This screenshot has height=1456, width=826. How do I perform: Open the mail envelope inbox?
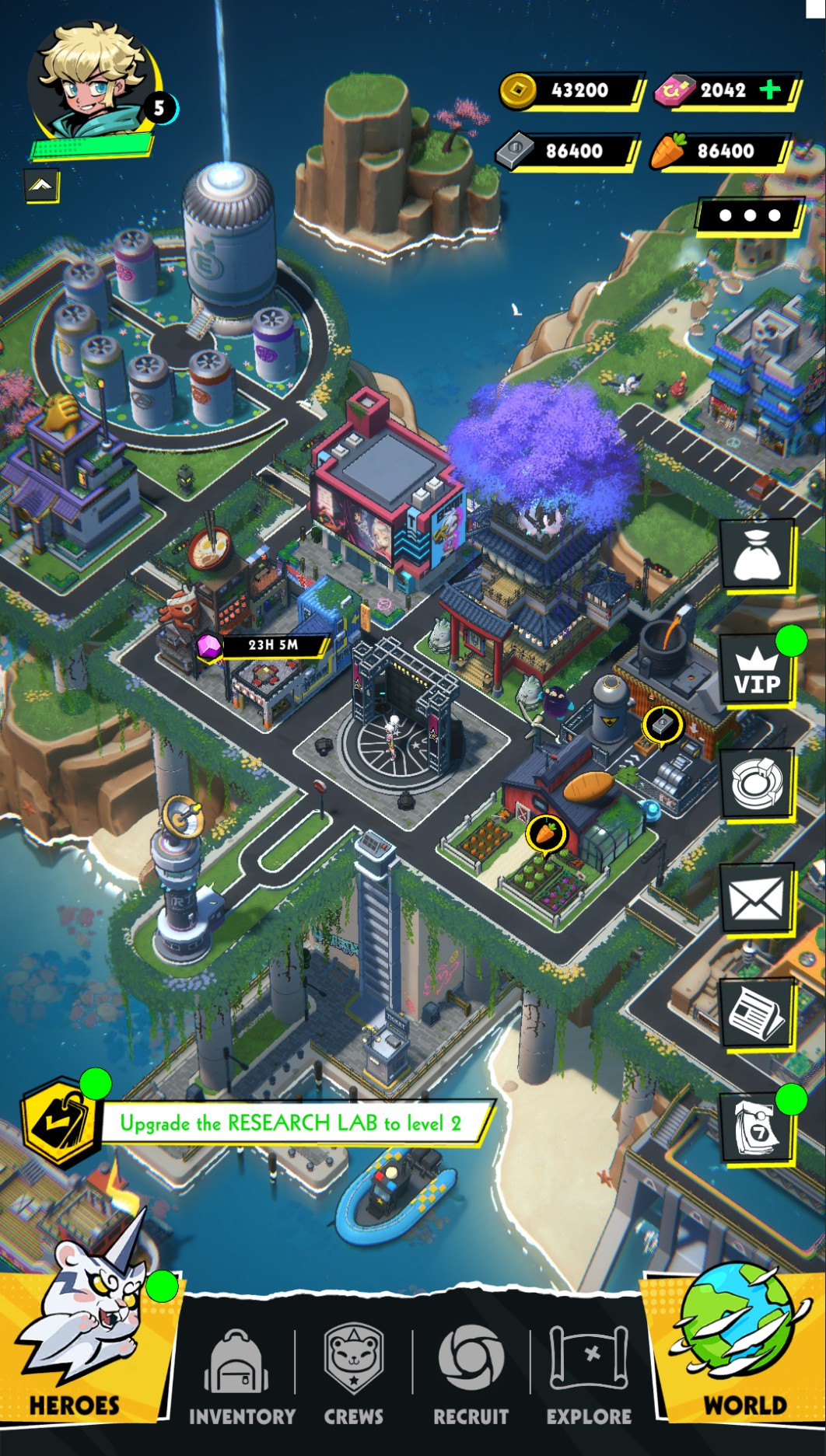pyautogui.click(x=756, y=899)
